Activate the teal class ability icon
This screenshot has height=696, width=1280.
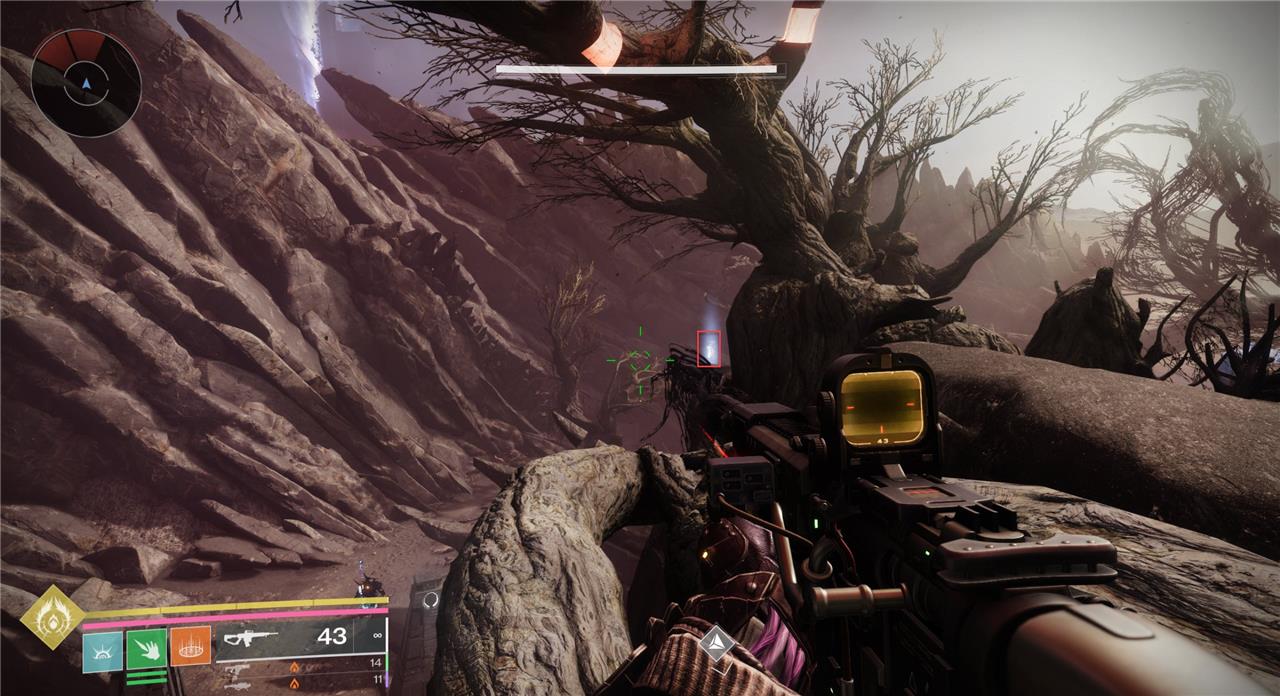click(103, 651)
